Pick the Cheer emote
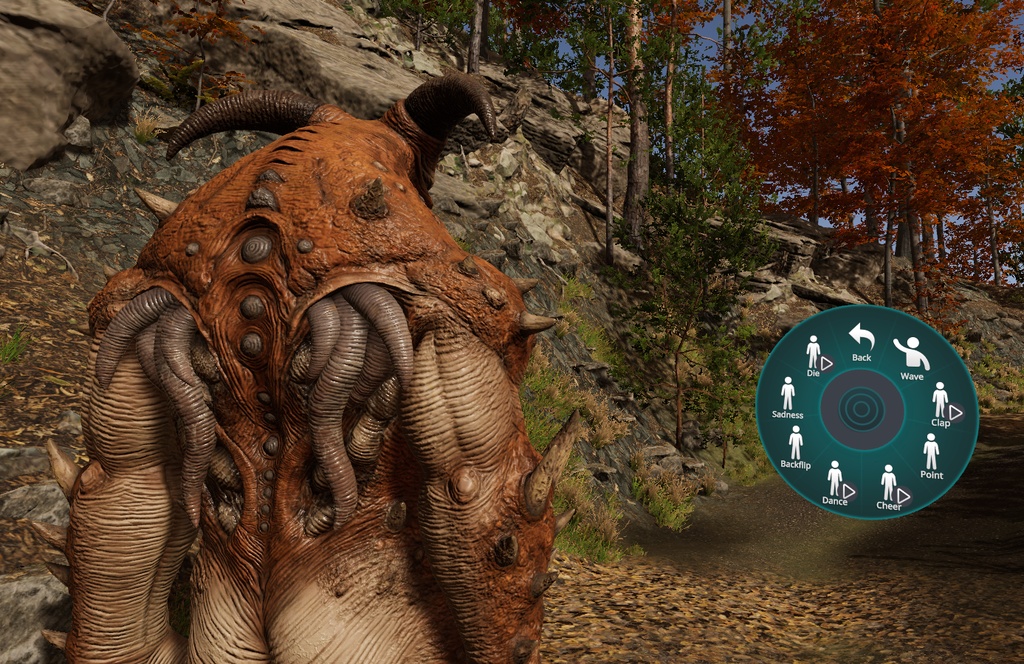 (888, 487)
